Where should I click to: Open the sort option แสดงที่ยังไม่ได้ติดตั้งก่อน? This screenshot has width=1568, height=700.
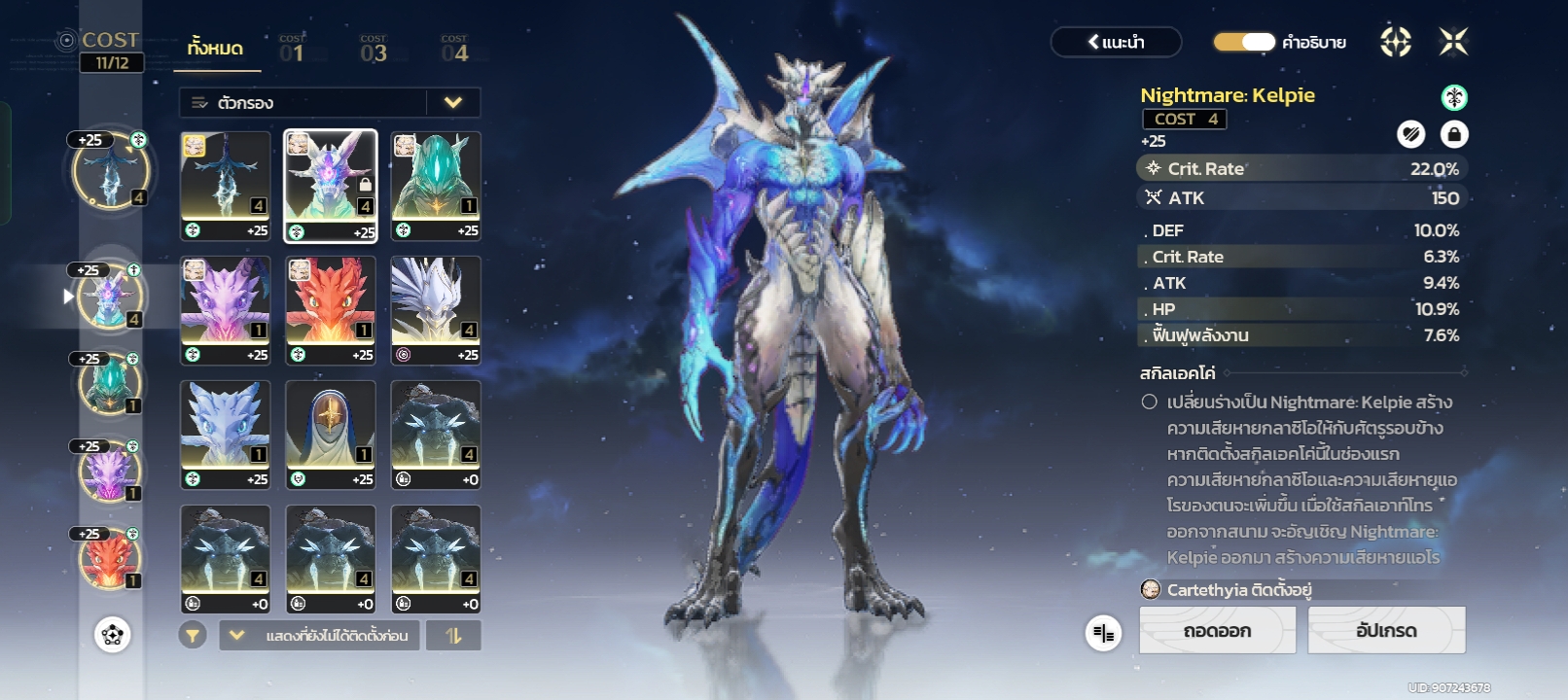click(320, 636)
